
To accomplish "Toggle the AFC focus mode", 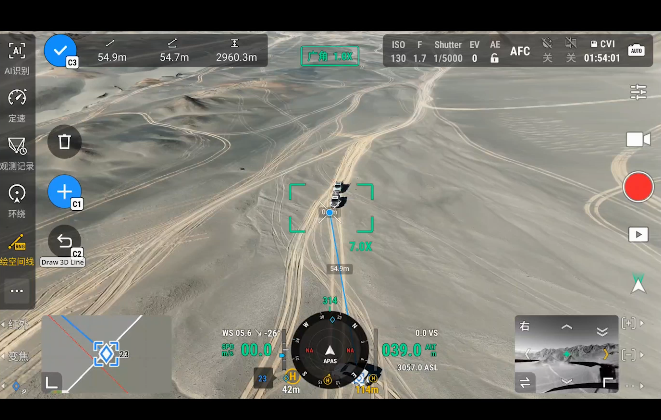I will (x=520, y=51).
